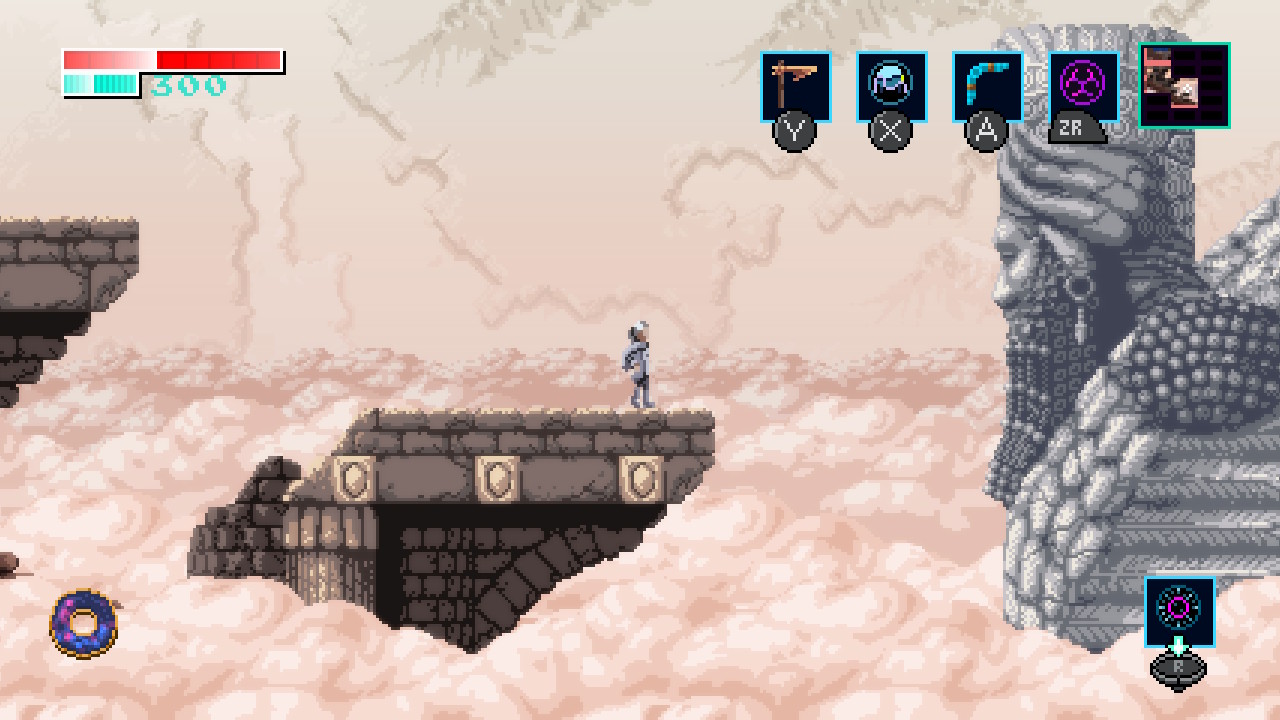
Task: Activate the drone helmet ability icon
Action: point(891,87)
